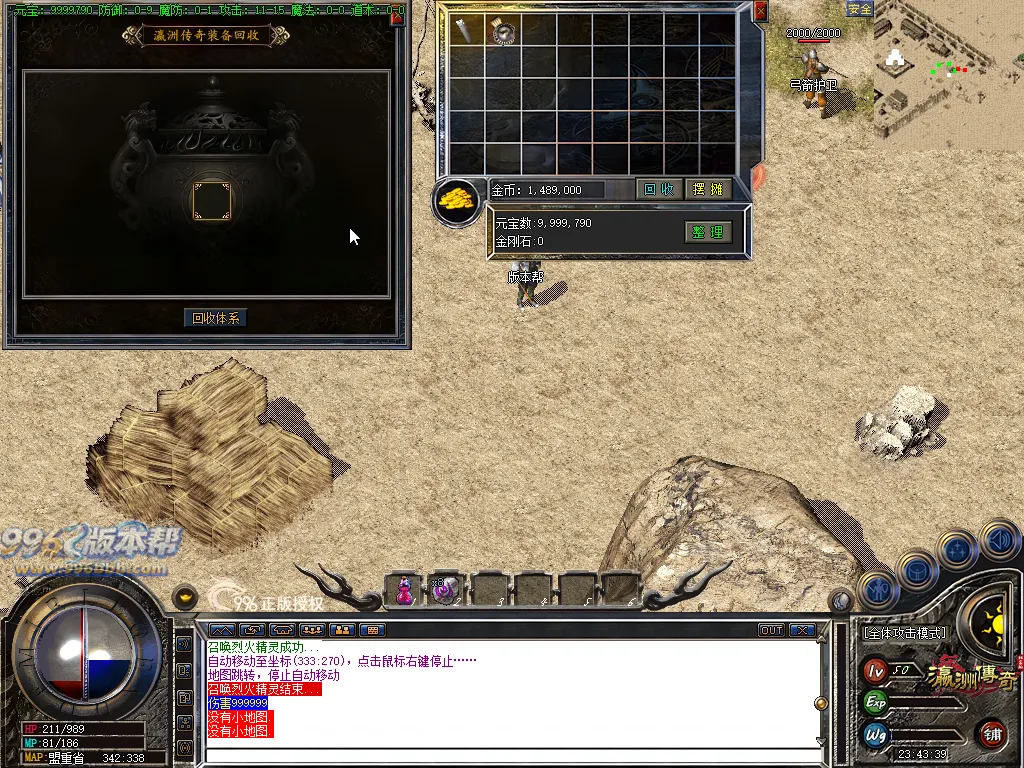Close the inventory bag window
This screenshot has height=768, width=1024.
[x=760, y=11]
